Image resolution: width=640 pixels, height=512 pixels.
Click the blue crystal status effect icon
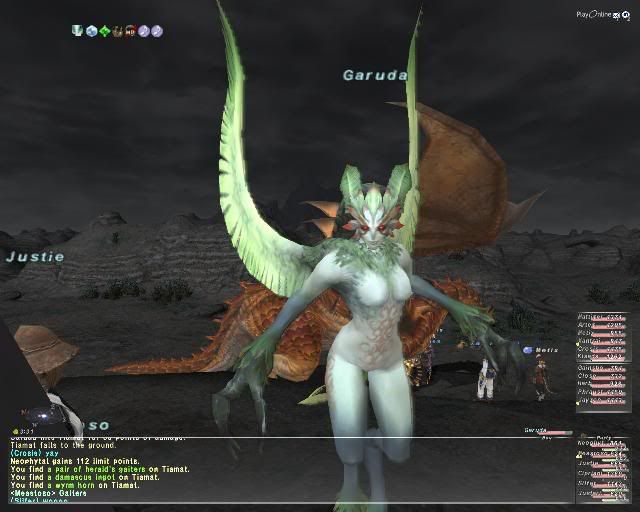pos(91,31)
